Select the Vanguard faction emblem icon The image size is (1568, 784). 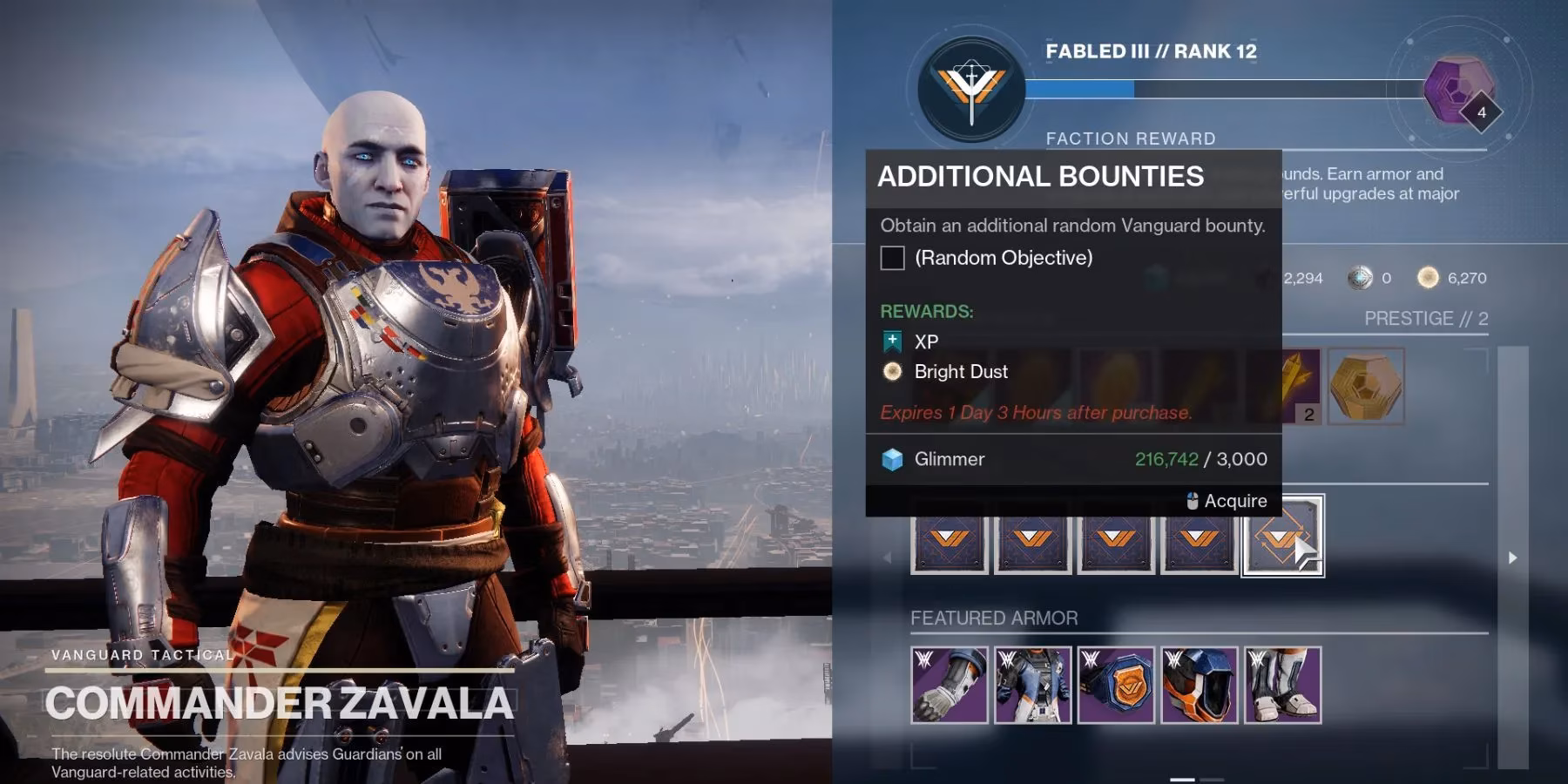click(970, 87)
